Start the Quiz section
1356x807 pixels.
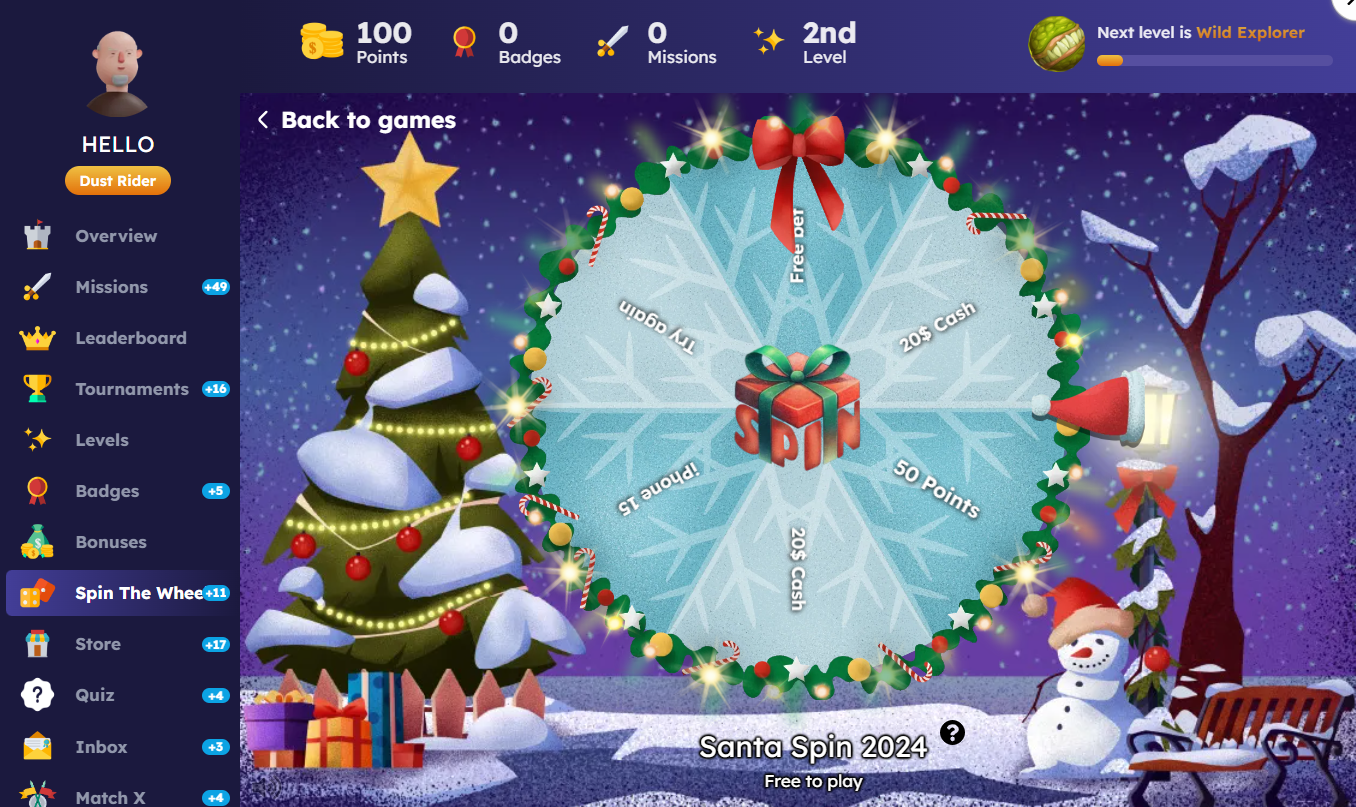point(95,695)
